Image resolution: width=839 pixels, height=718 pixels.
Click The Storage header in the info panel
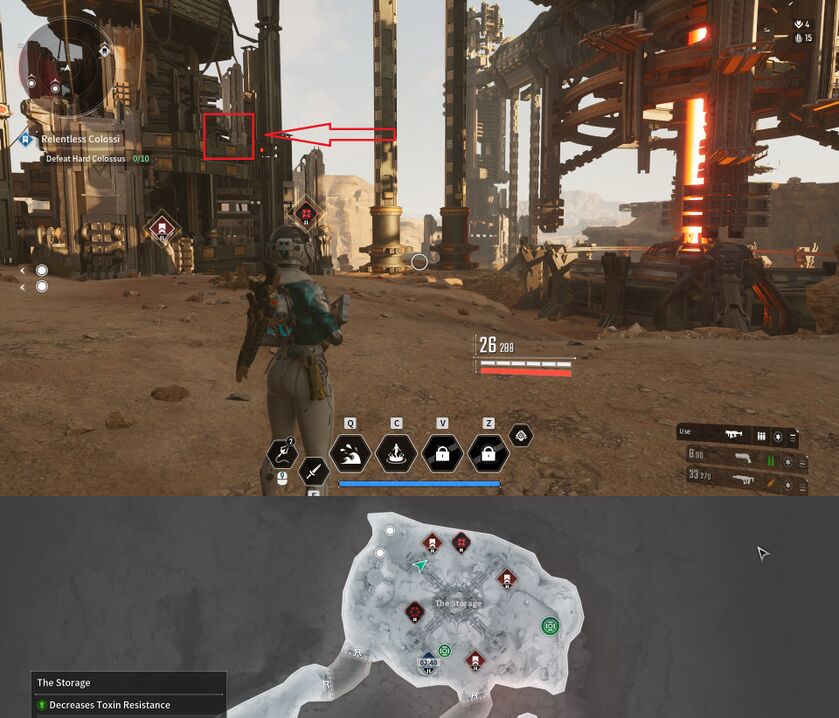point(64,683)
